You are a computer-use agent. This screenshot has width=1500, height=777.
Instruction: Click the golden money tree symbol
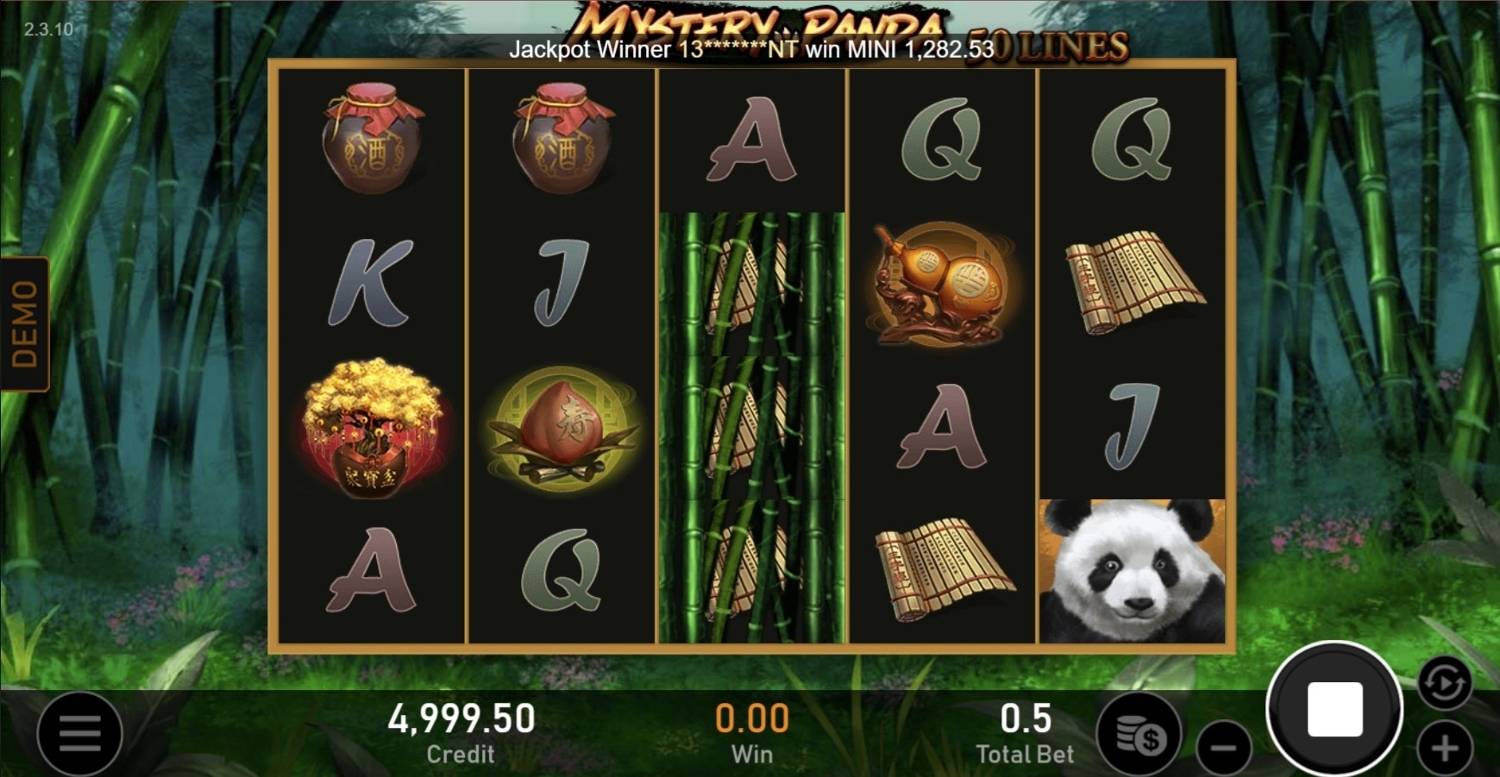click(x=373, y=425)
